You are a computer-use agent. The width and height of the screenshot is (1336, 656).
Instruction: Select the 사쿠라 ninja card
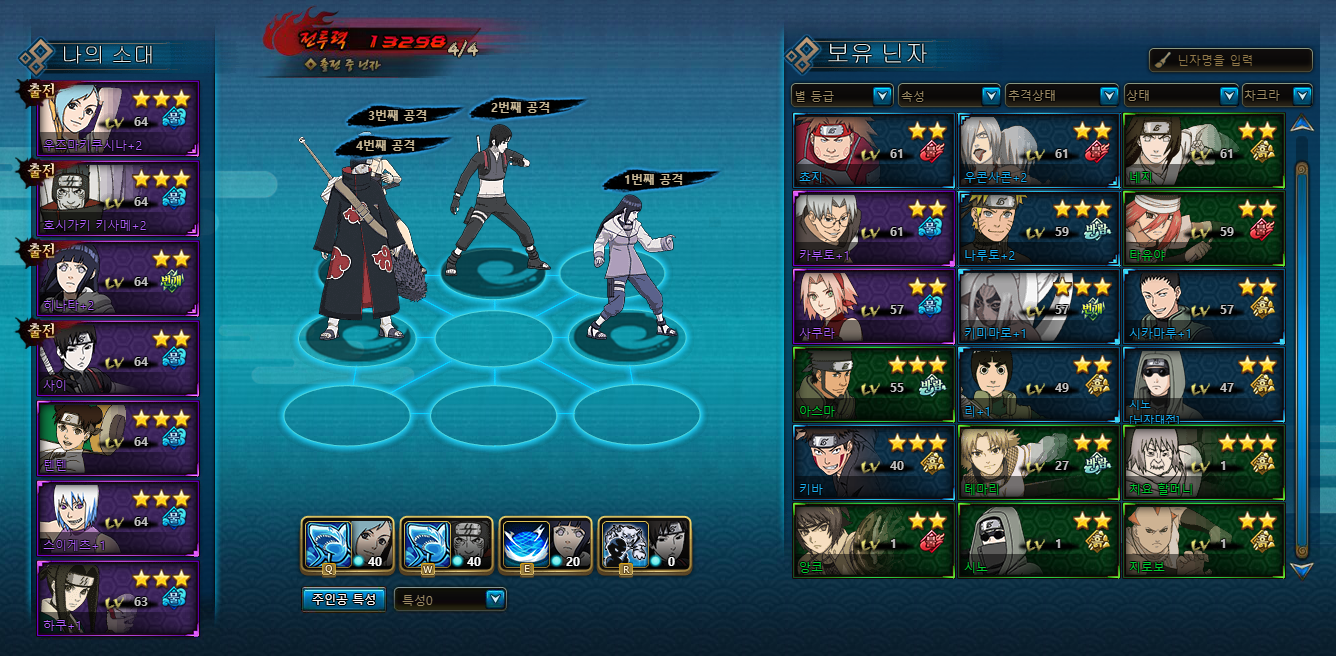873,307
